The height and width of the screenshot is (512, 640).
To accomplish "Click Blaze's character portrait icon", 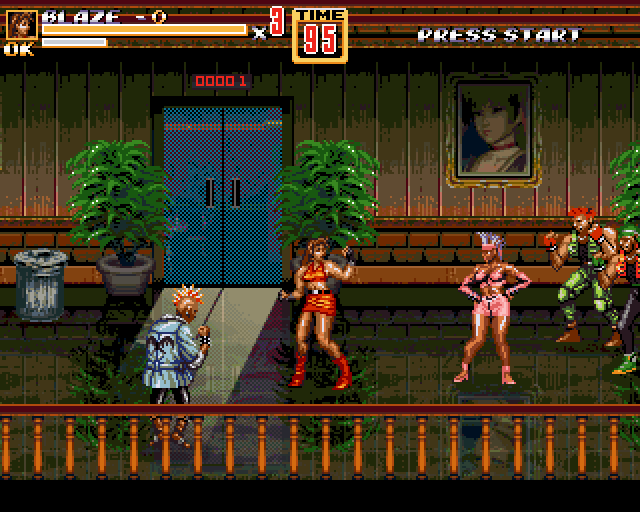I will click(x=21, y=25).
